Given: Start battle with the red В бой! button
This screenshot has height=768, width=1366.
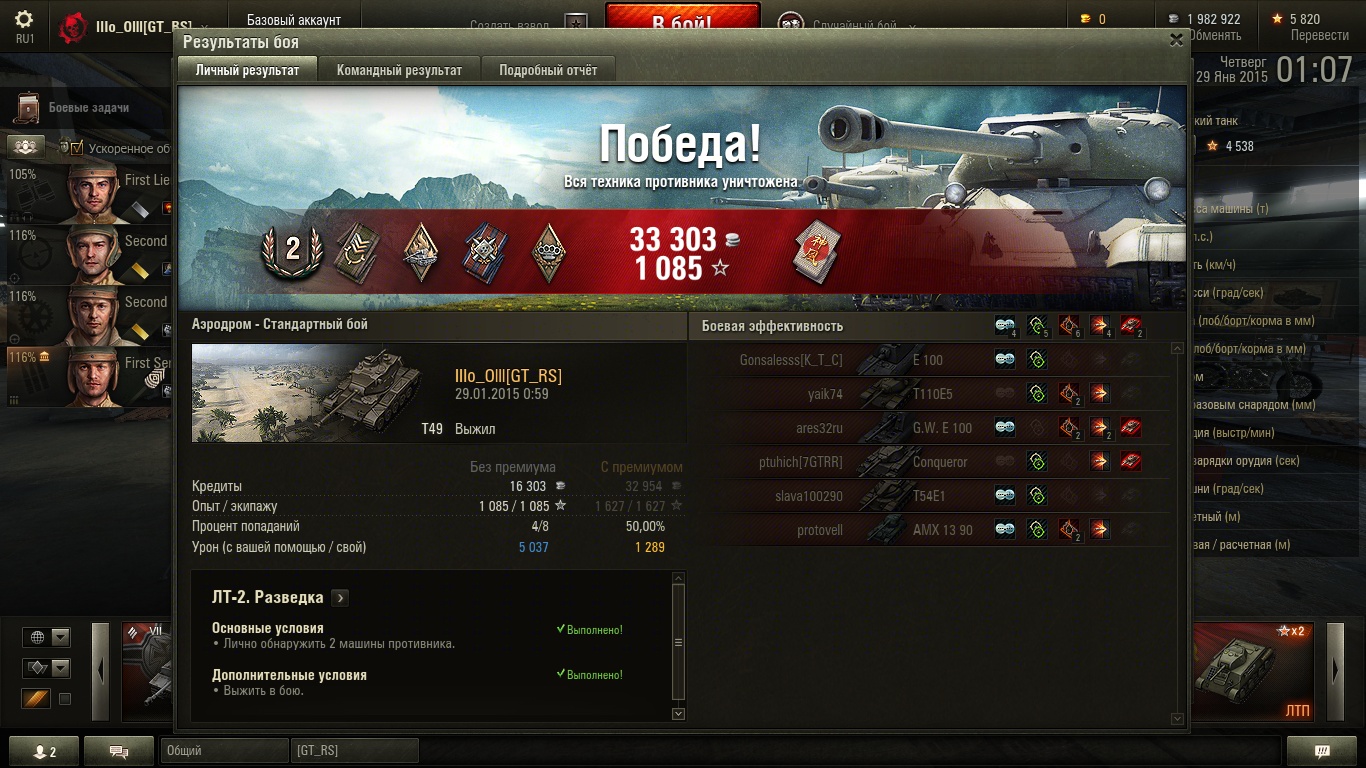Looking at the screenshot, I should tap(682, 22).
